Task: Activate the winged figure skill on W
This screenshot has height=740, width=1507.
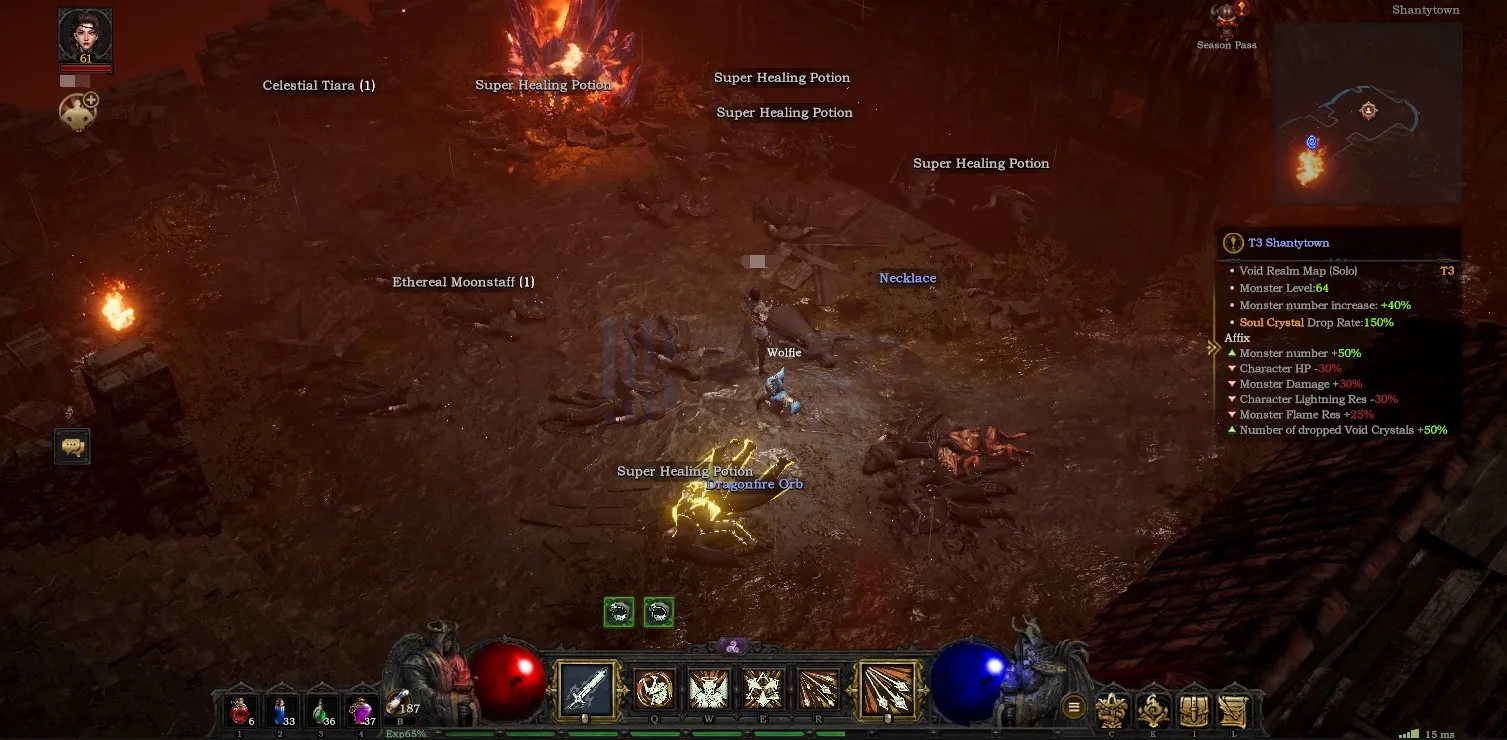Action: pyautogui.click(x=709, y=690)
